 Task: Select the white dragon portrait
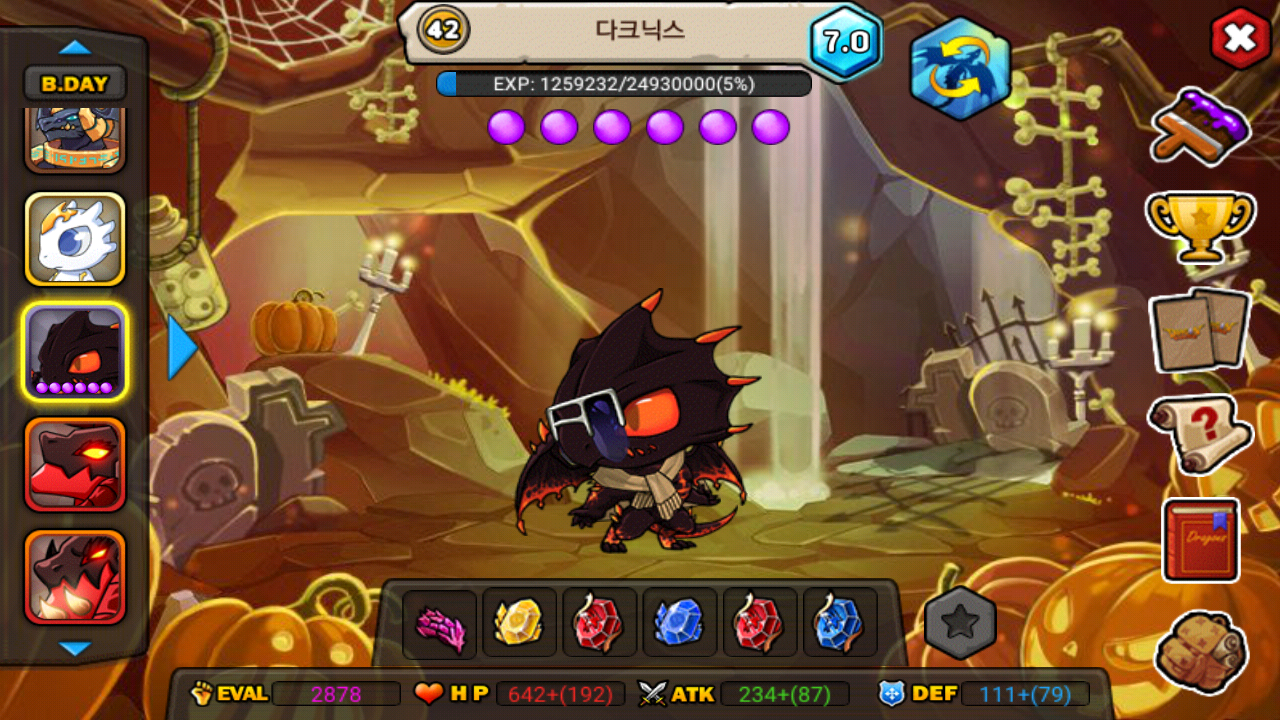75,239
